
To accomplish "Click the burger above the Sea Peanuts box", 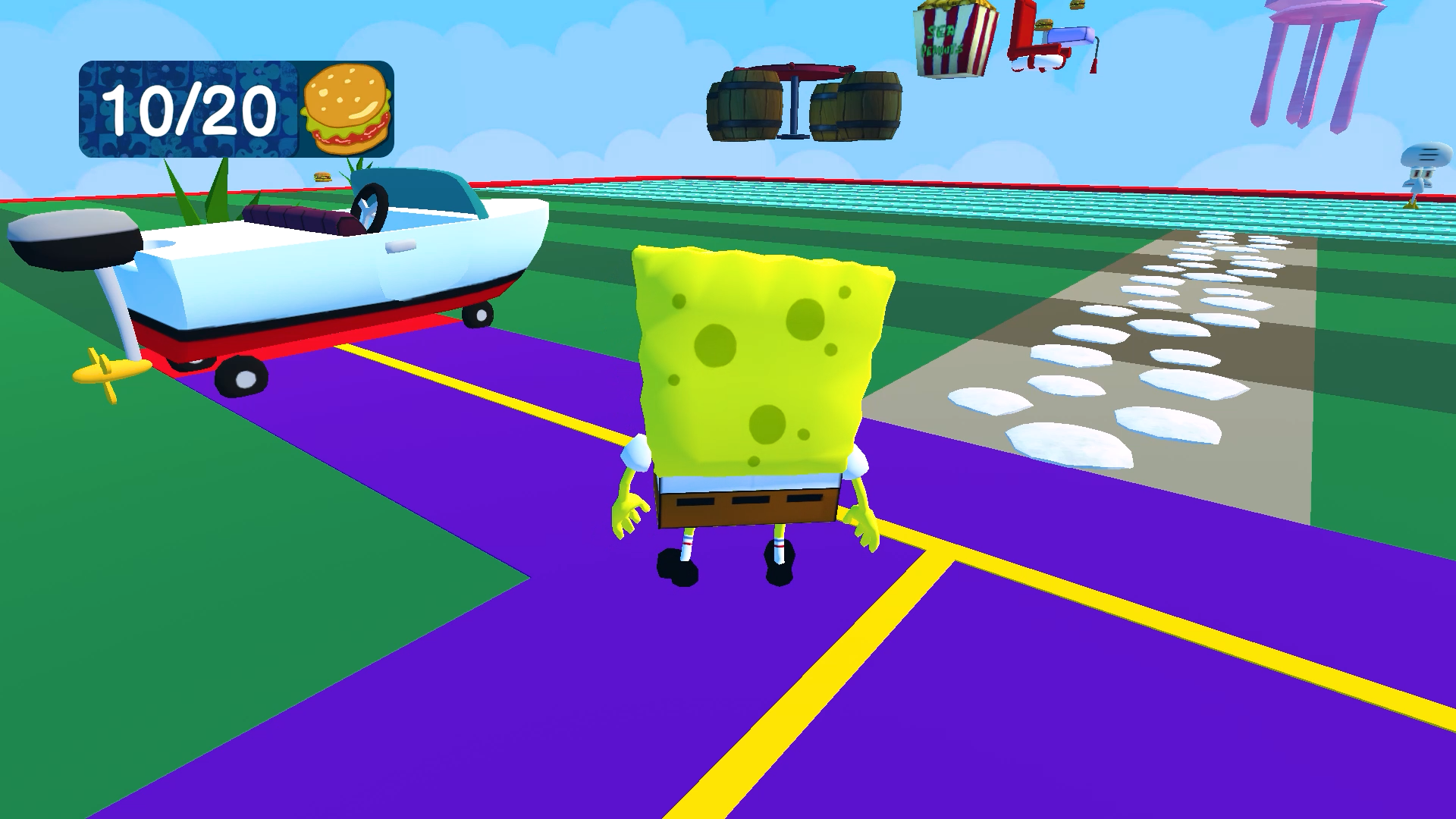I will (1075, 6).
